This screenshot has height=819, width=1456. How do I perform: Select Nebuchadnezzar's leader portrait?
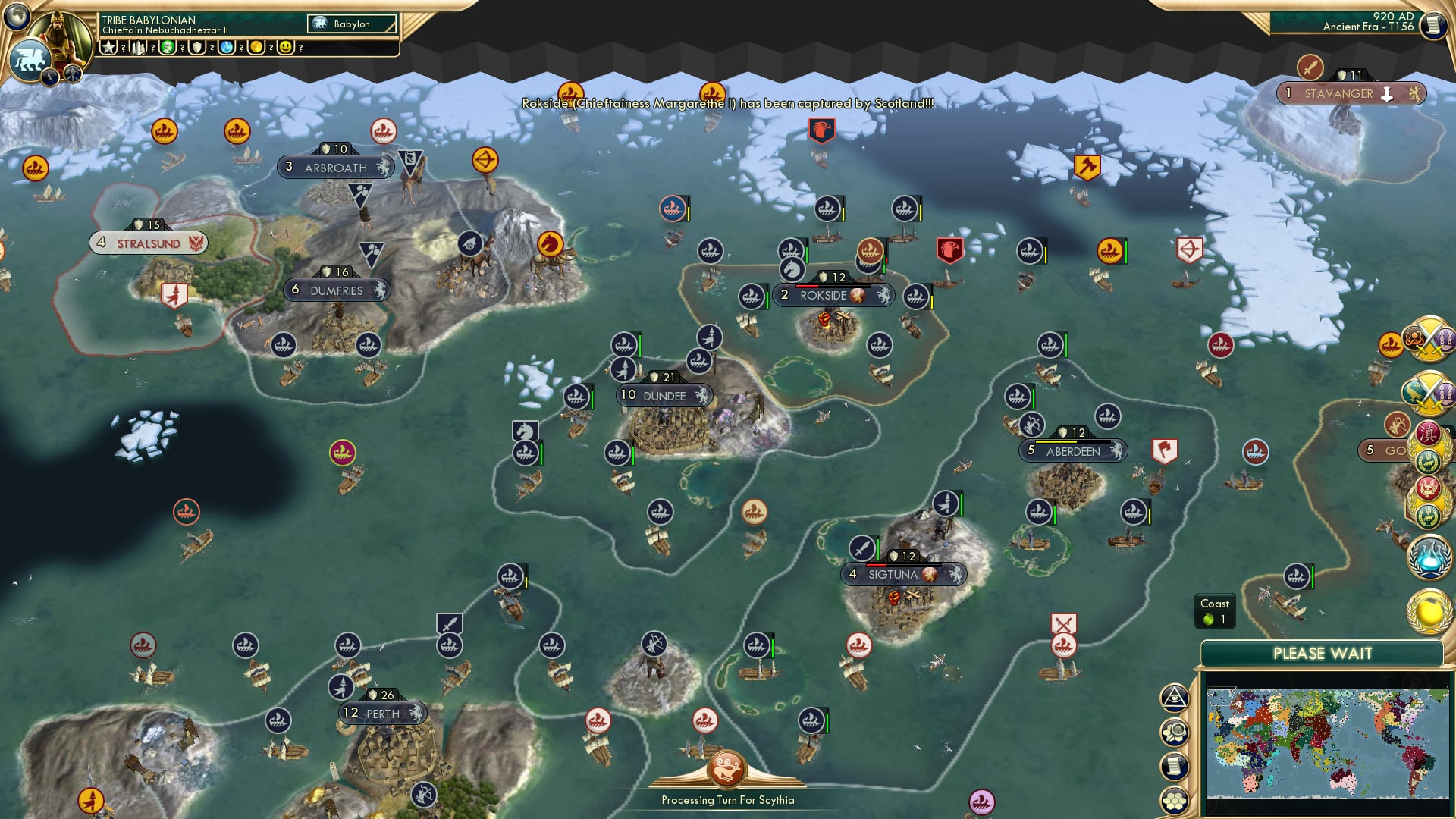tap(63, 32)
